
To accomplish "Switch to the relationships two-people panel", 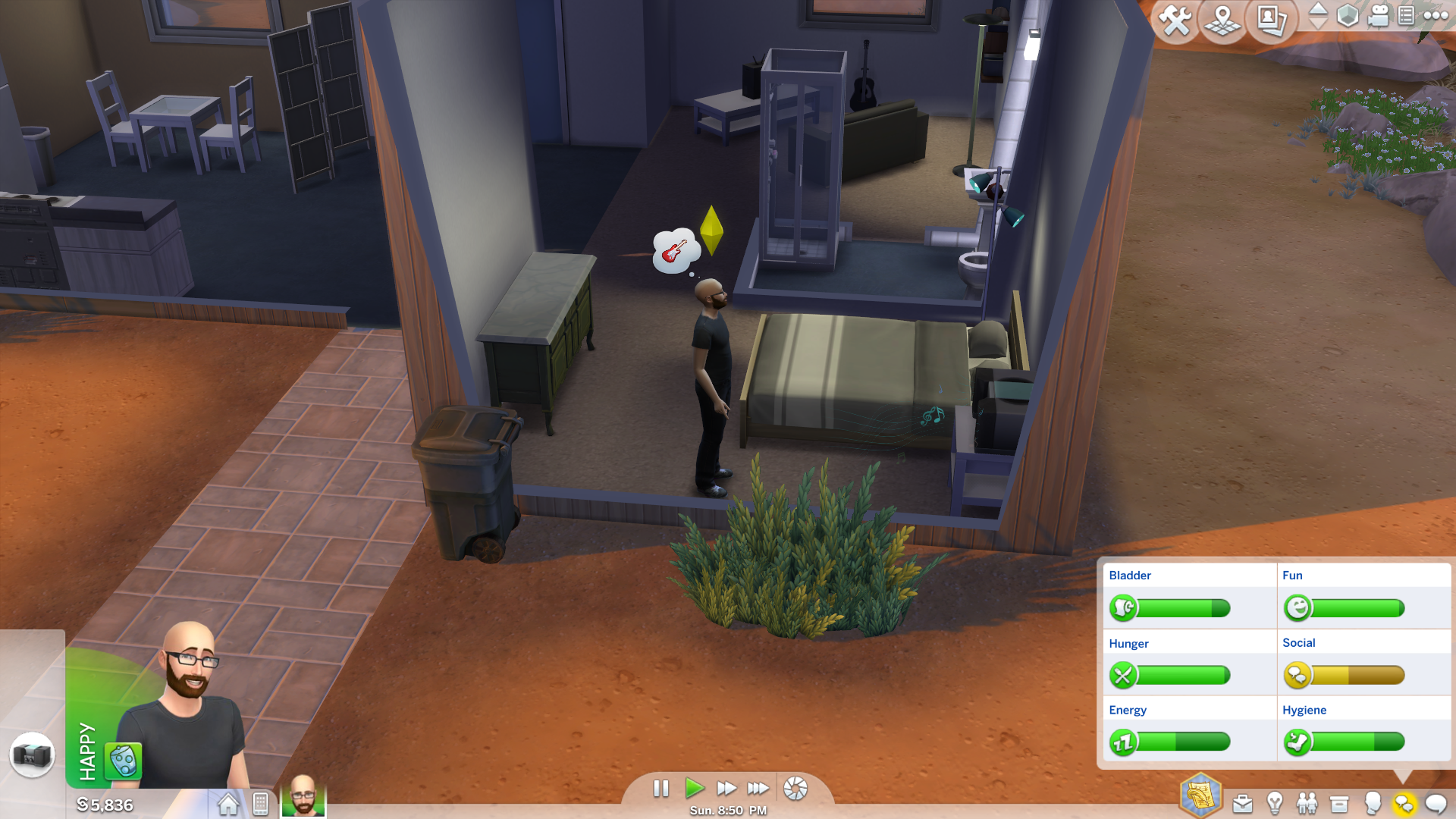I will [1307, 802].
